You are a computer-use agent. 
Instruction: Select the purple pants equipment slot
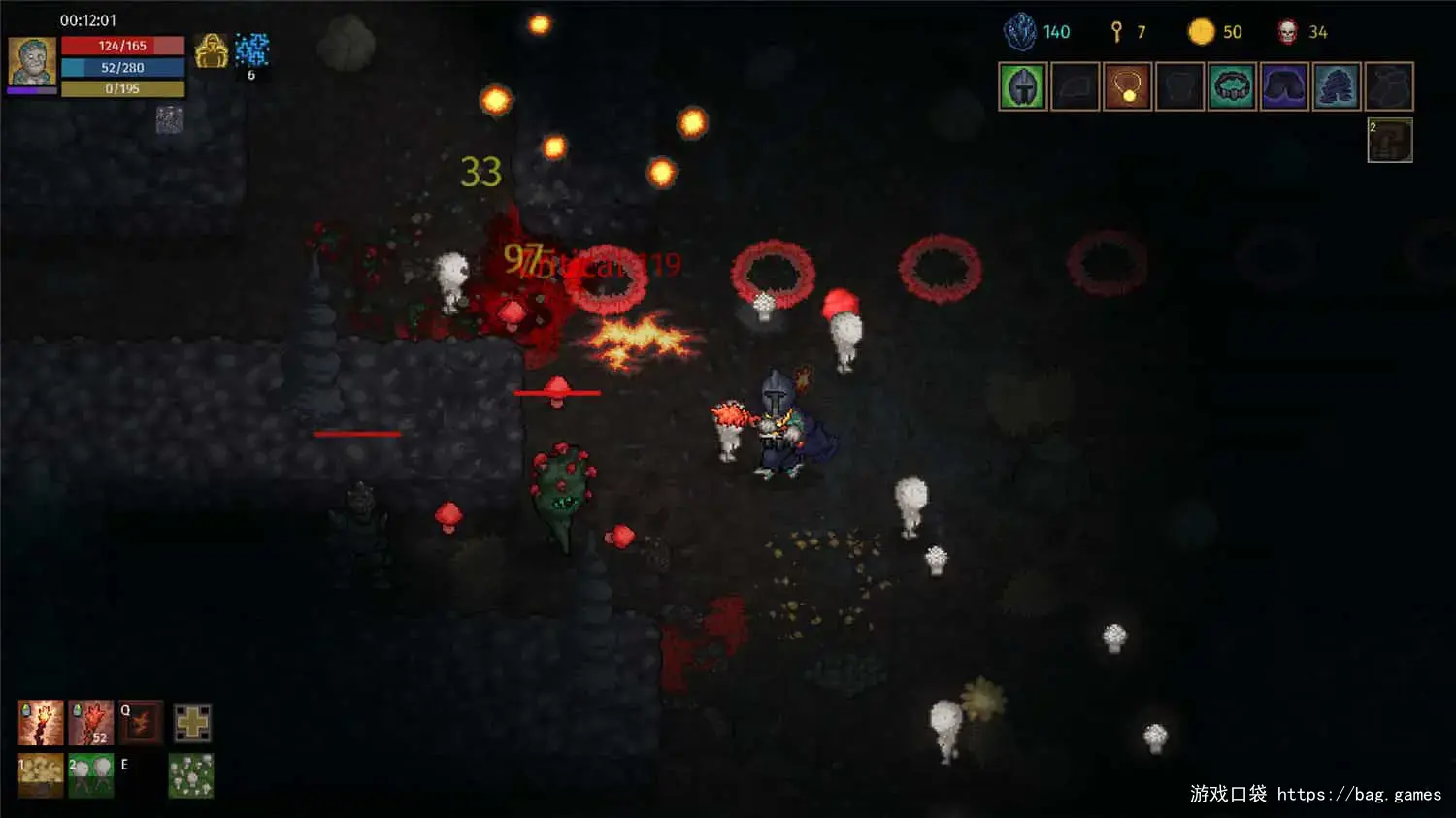[1284, 87]
